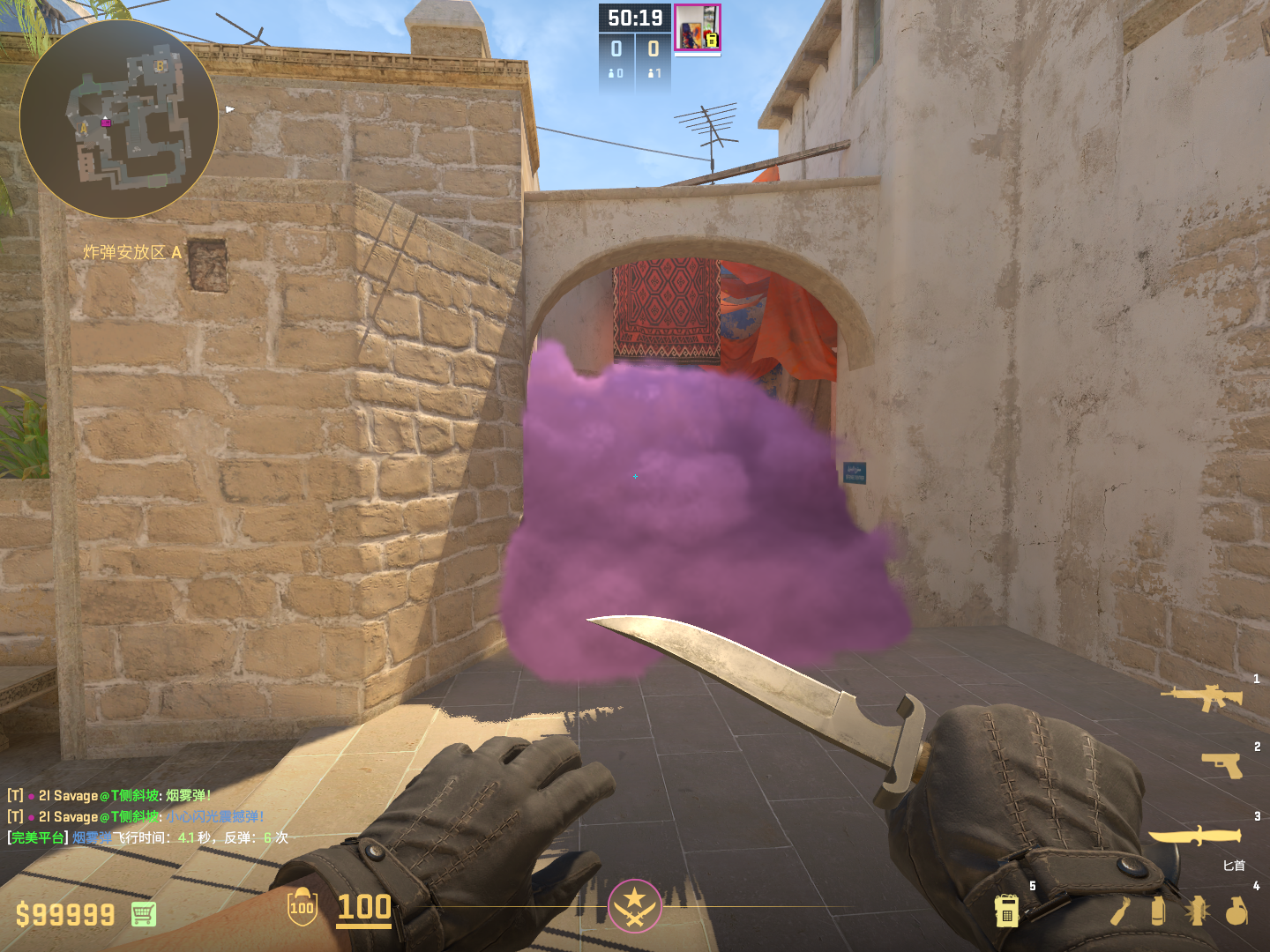Viewport: 1270px width, 952px height.
Task: Open the buy menu shopping cart icon
Action: (x=144, y=914)
